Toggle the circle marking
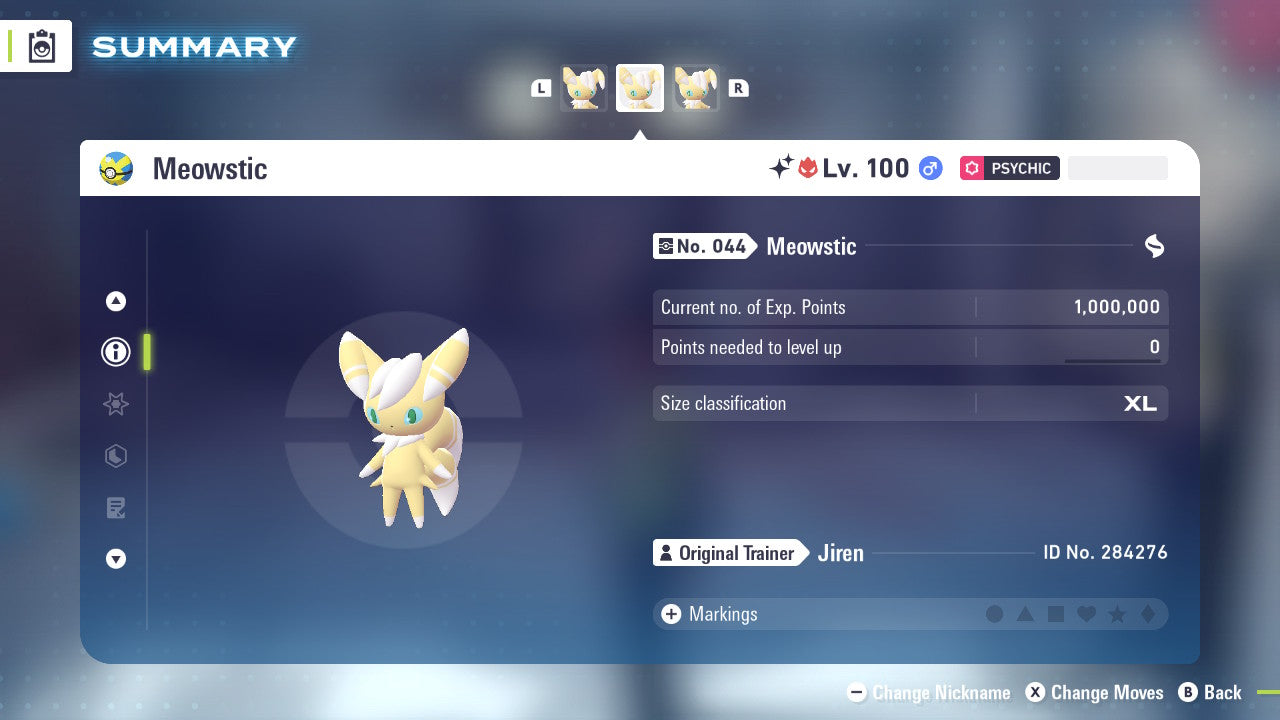This screenshot has height=720, width=1280. (995, 614)
